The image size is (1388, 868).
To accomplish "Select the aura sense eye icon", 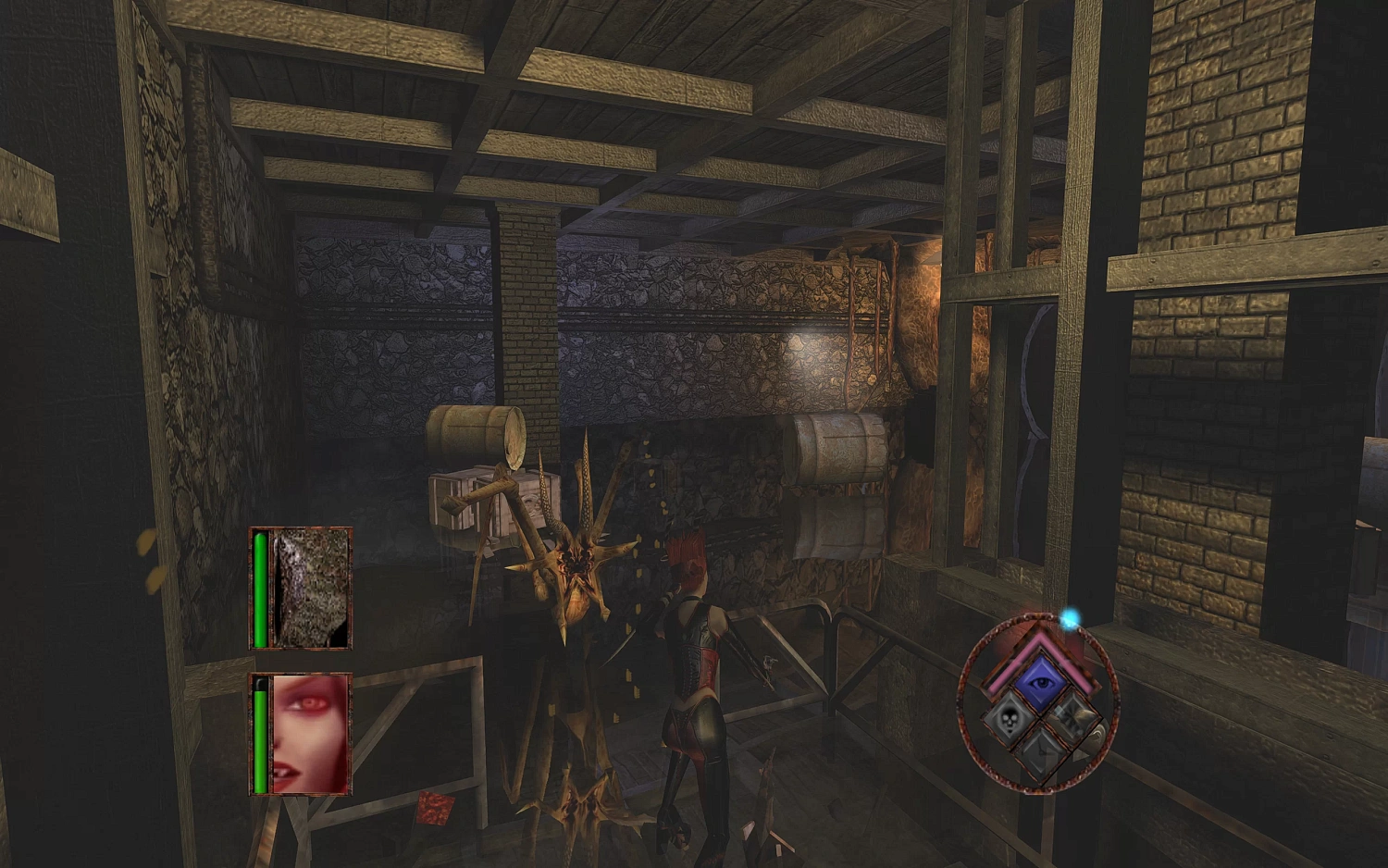I will point(1040,682).
